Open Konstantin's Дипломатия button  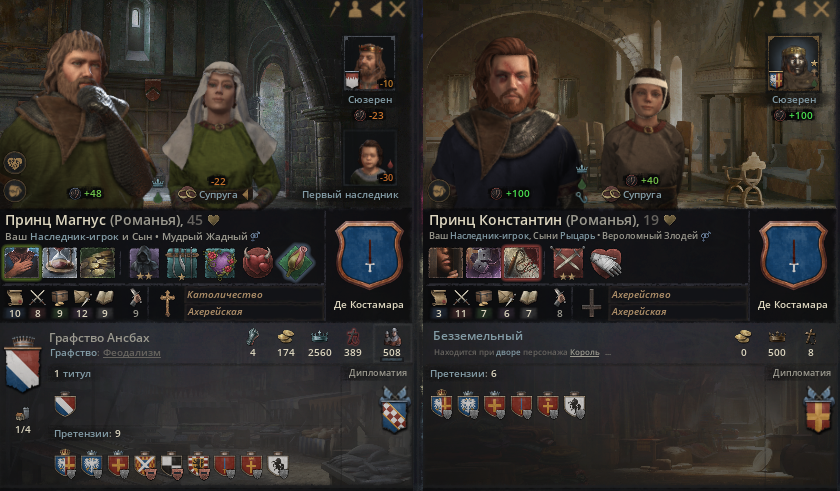pyautogui.click(x=803, y=373)
